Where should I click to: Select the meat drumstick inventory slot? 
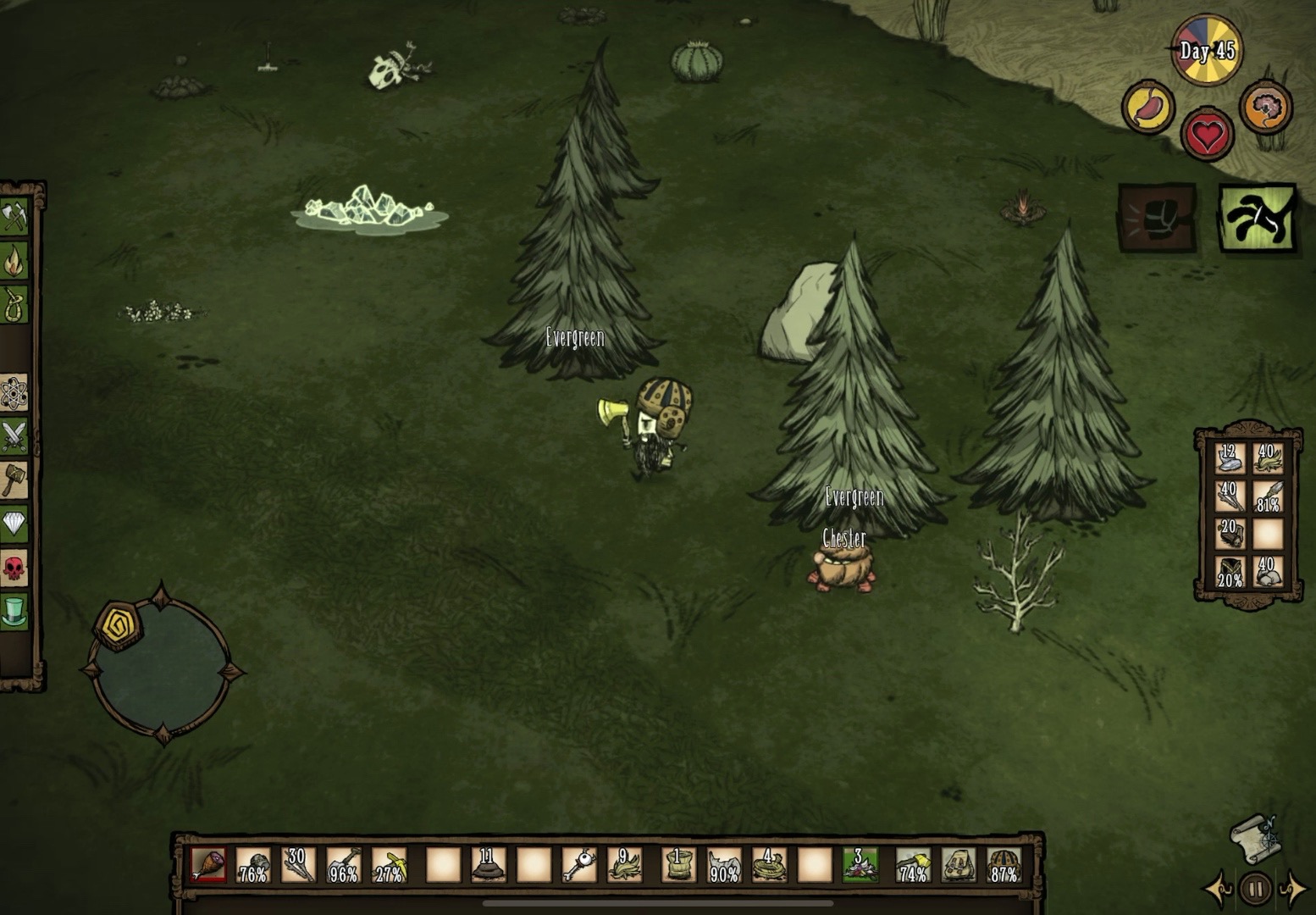click(207, 865)
